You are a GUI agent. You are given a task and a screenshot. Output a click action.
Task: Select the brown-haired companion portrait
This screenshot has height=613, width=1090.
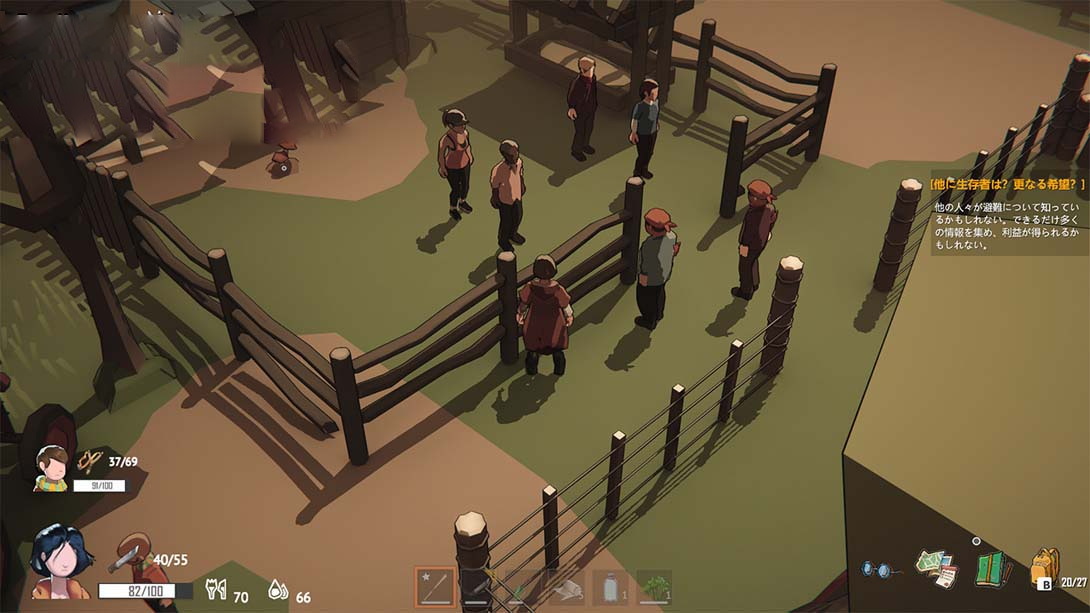[x=51, y=467]
